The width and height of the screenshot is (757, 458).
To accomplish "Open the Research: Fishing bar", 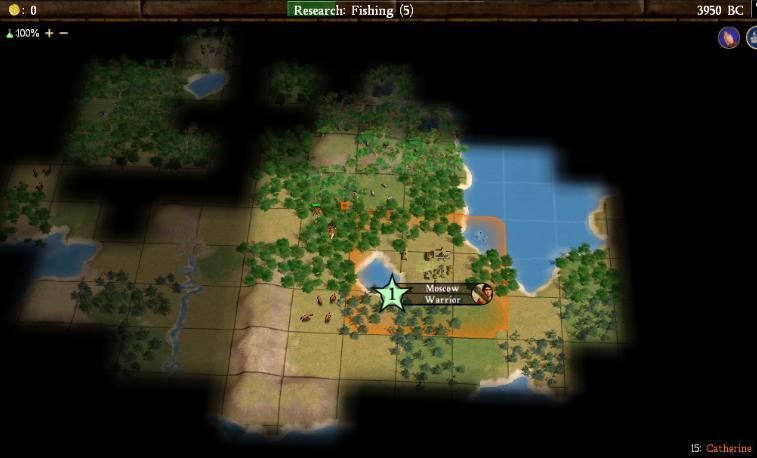I will point(353,10).
